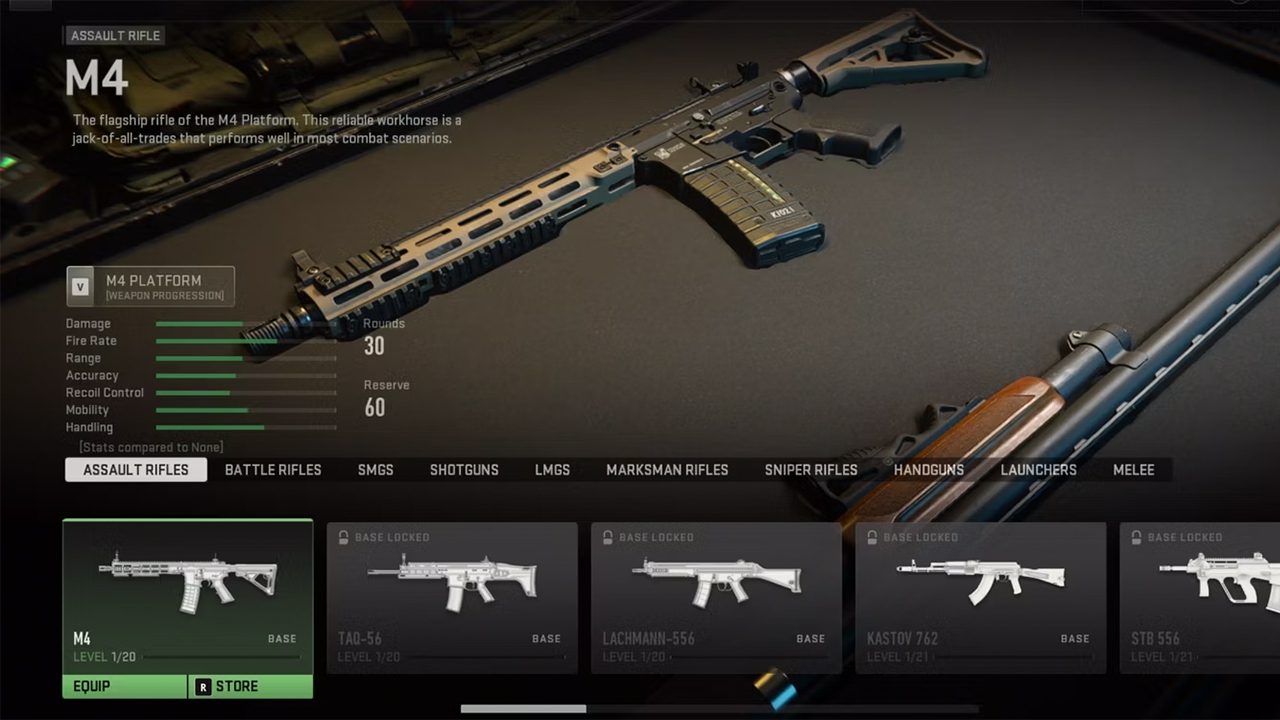
Task: Open the Sniper Rifles category
Action: pos(811,470)
